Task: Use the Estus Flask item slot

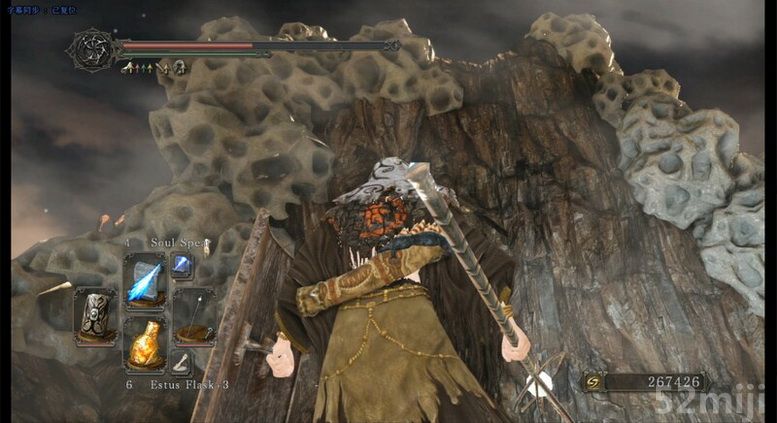Action: [144, 343]
